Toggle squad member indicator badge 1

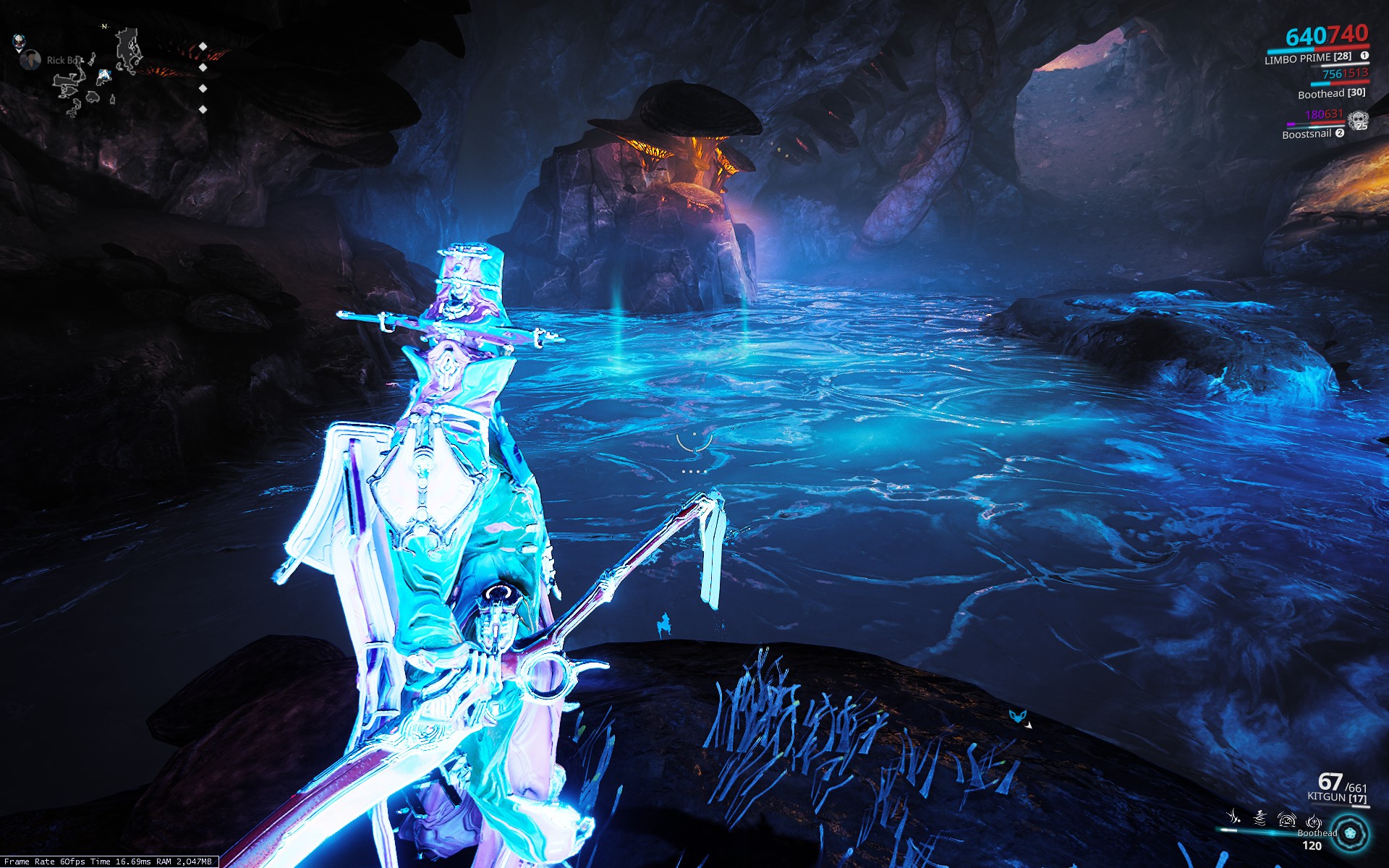1364,56
